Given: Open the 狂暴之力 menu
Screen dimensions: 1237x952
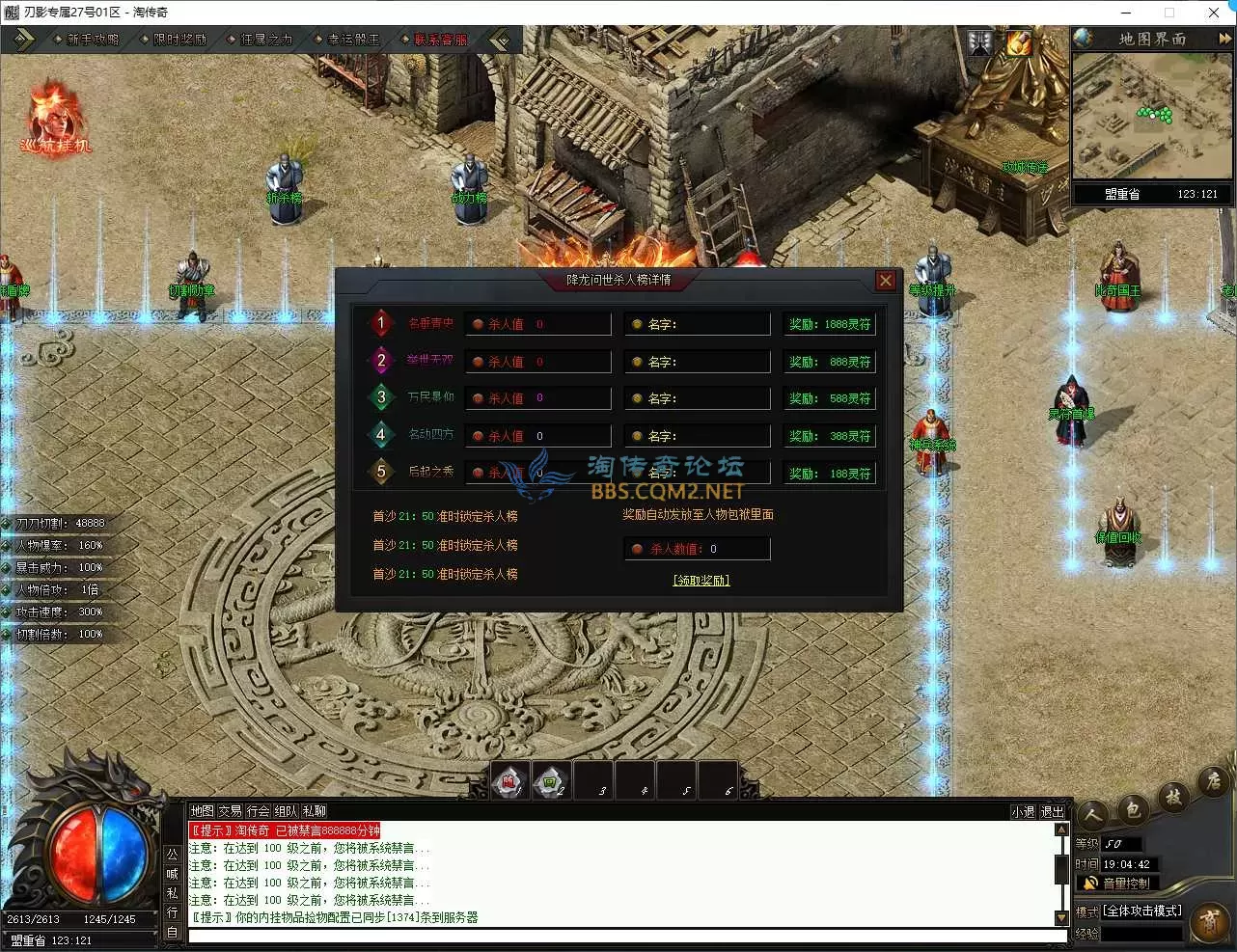Looking at the screenshot, I should pyautogui.click(x=266, y=40).
